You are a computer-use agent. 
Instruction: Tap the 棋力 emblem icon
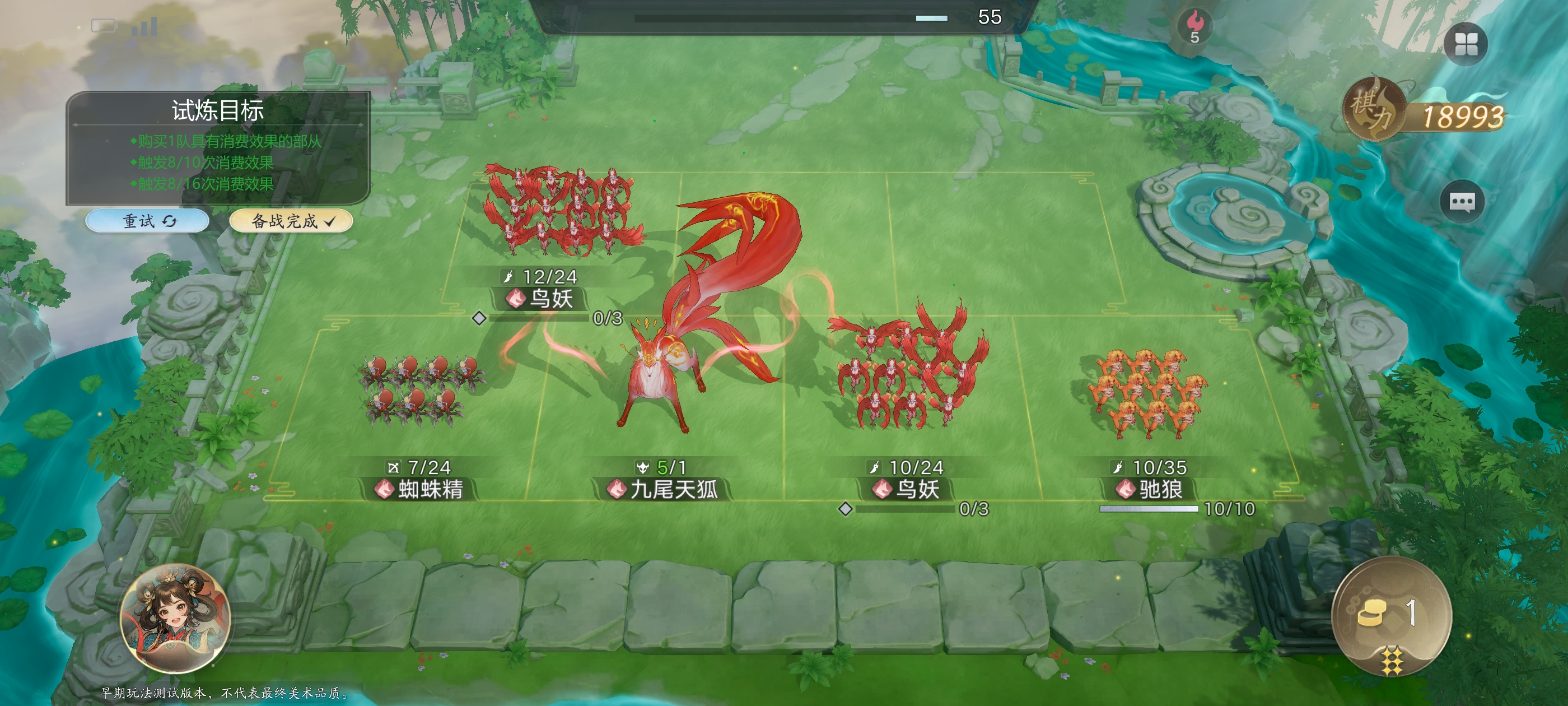(1372, 110)
